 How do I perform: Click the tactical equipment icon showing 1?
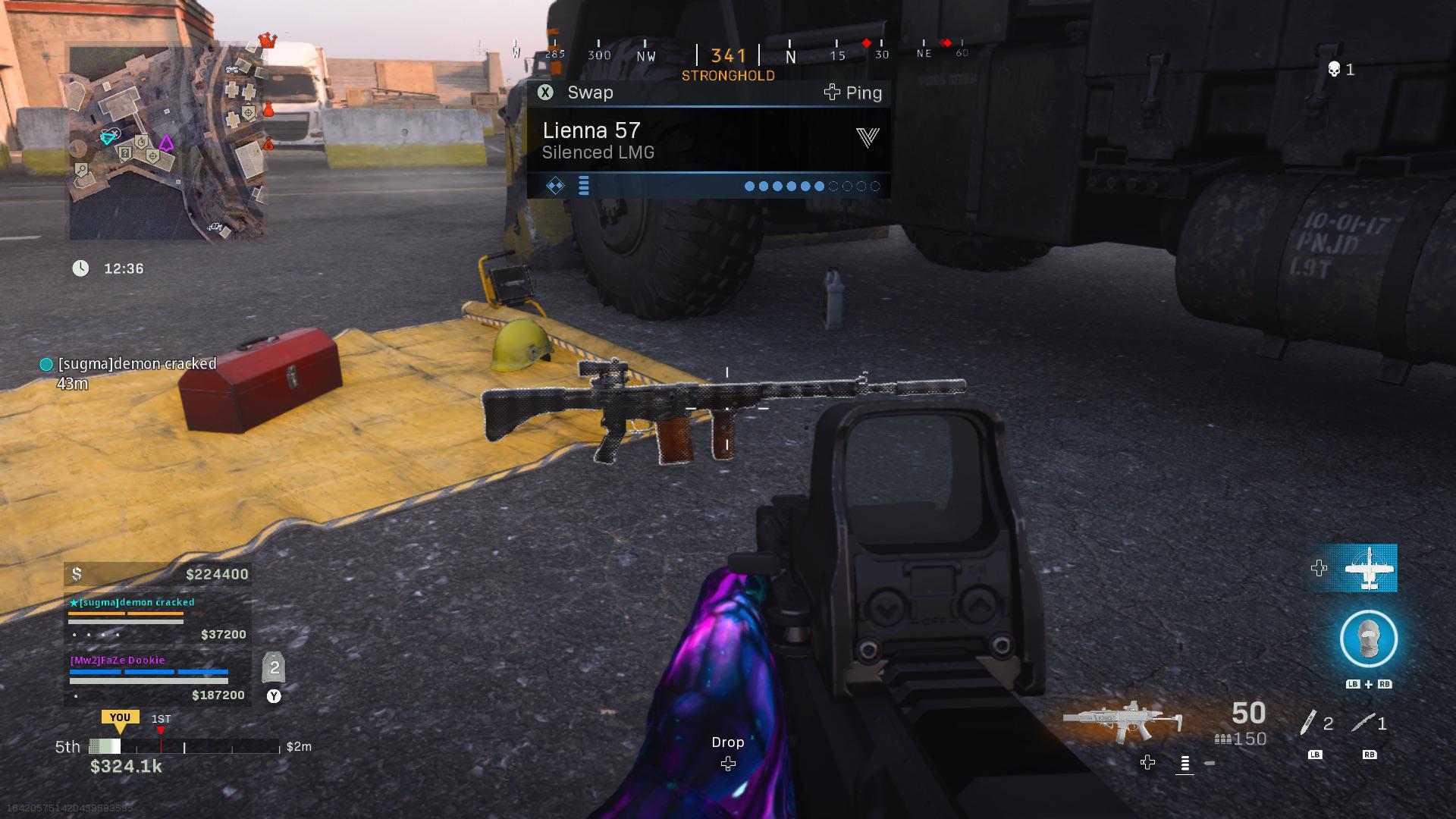tap(1363, 722)
